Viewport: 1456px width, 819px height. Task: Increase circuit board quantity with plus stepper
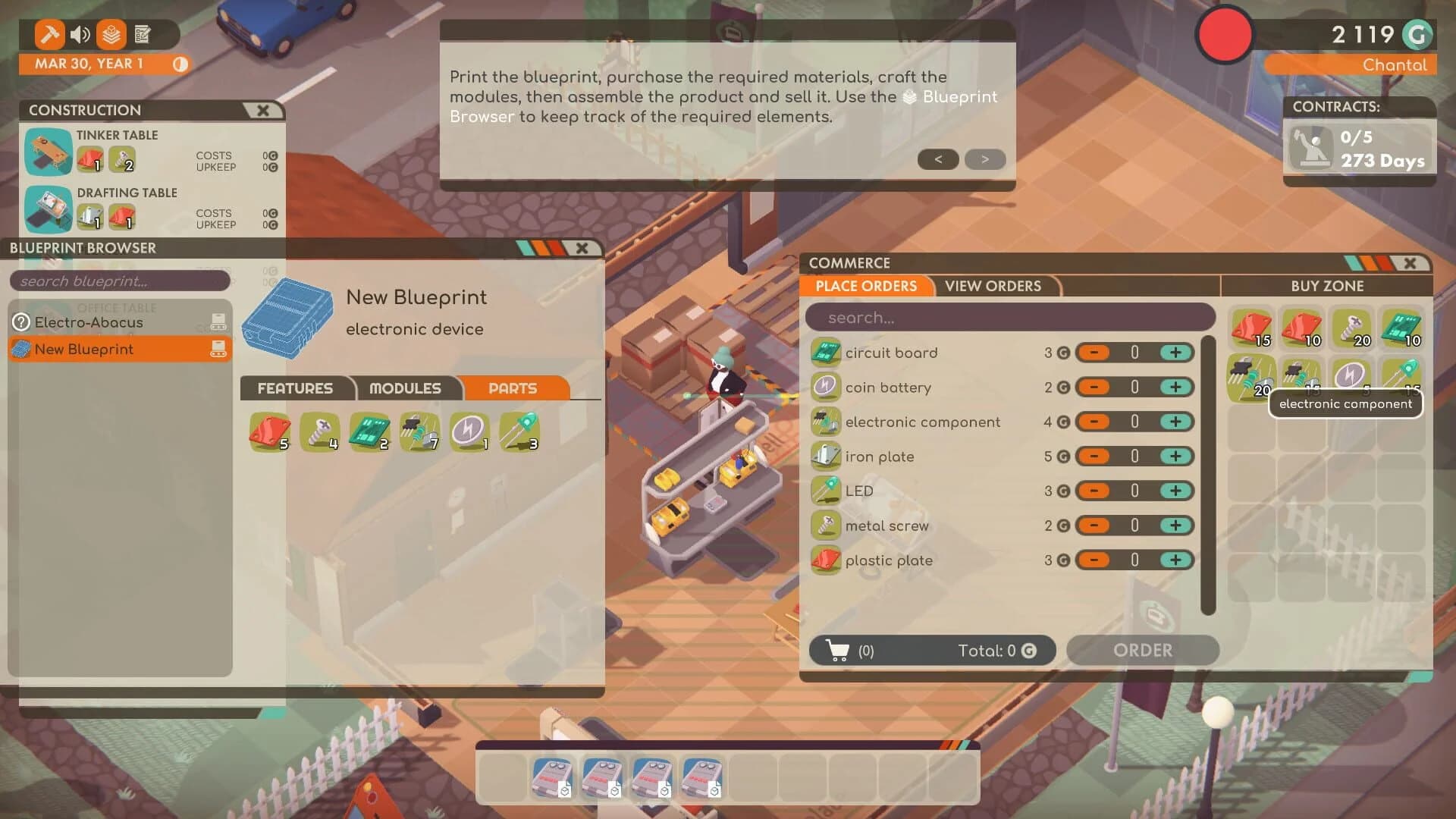pos(1176,353)
